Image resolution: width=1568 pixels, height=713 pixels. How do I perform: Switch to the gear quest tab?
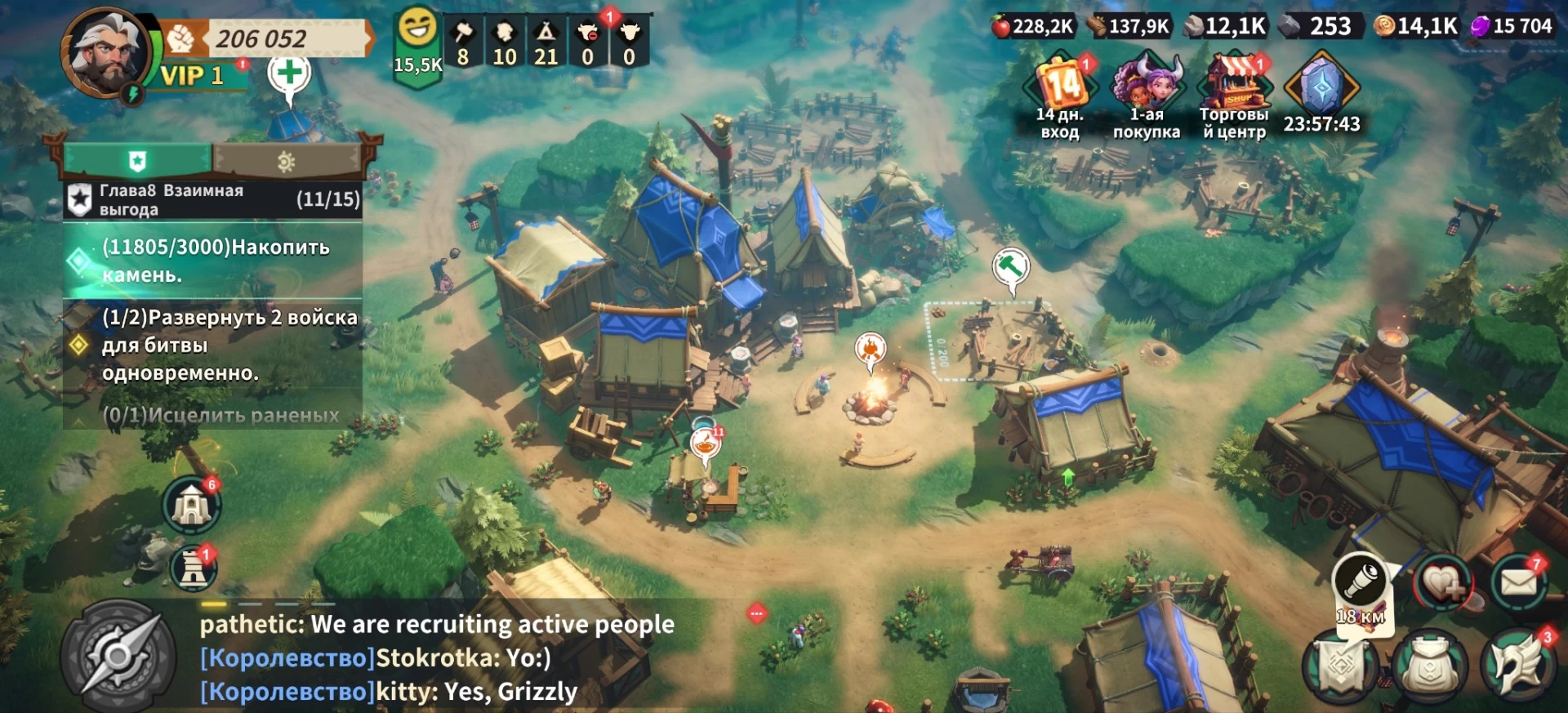(x=286, y=161)
